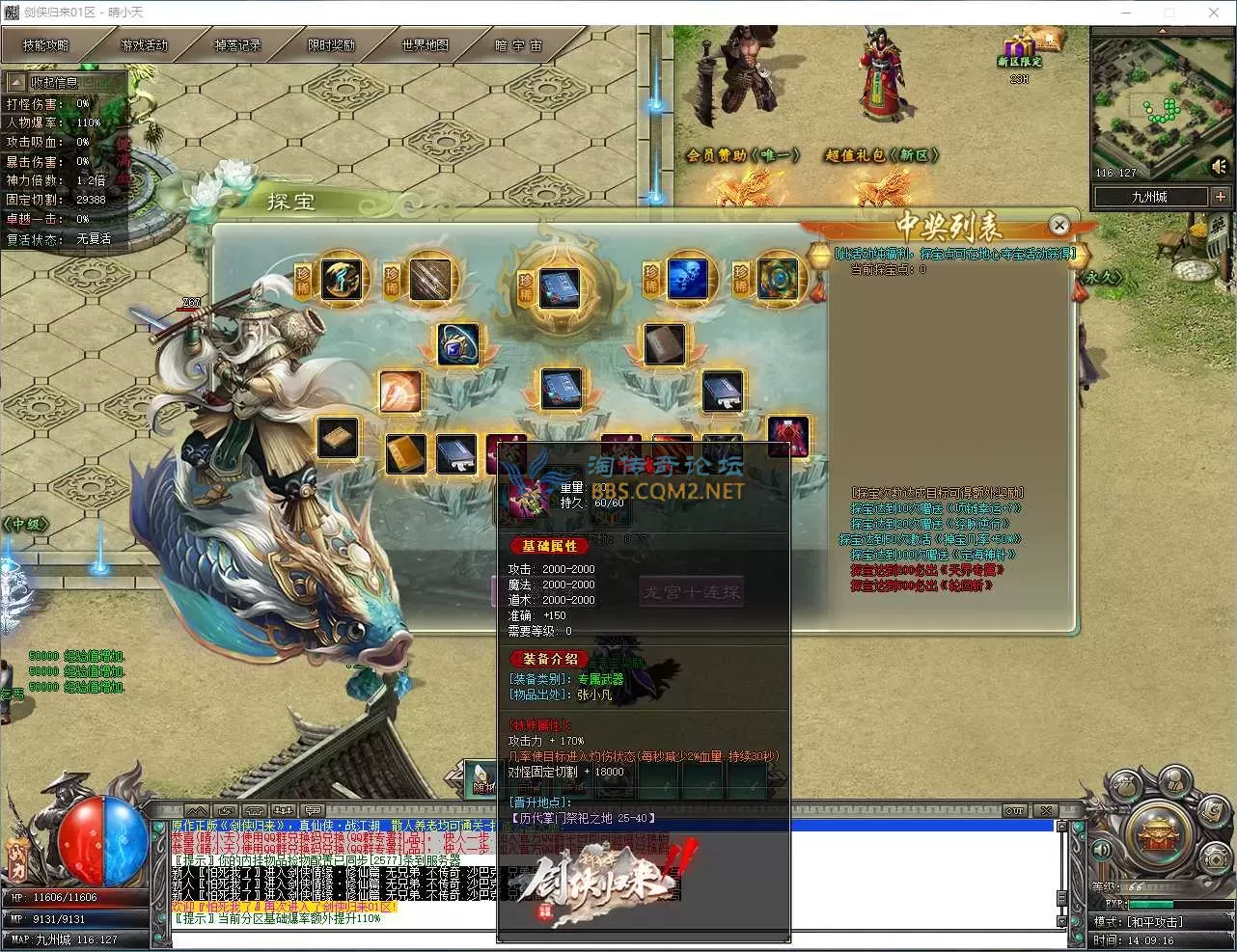Open the 技能攻略 skill guide menu
The width and height of the screenshot is (1237, 952).
[45, 45]
